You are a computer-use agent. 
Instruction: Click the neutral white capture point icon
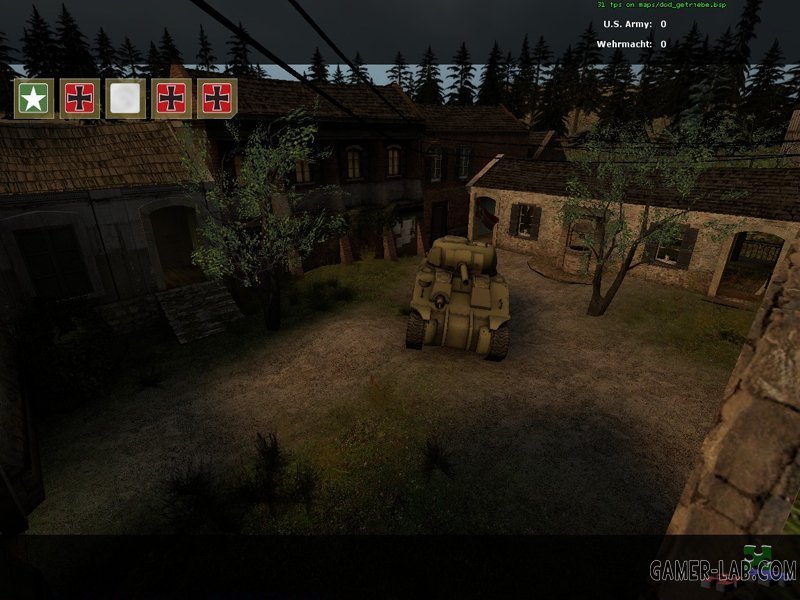coord(126,98)
